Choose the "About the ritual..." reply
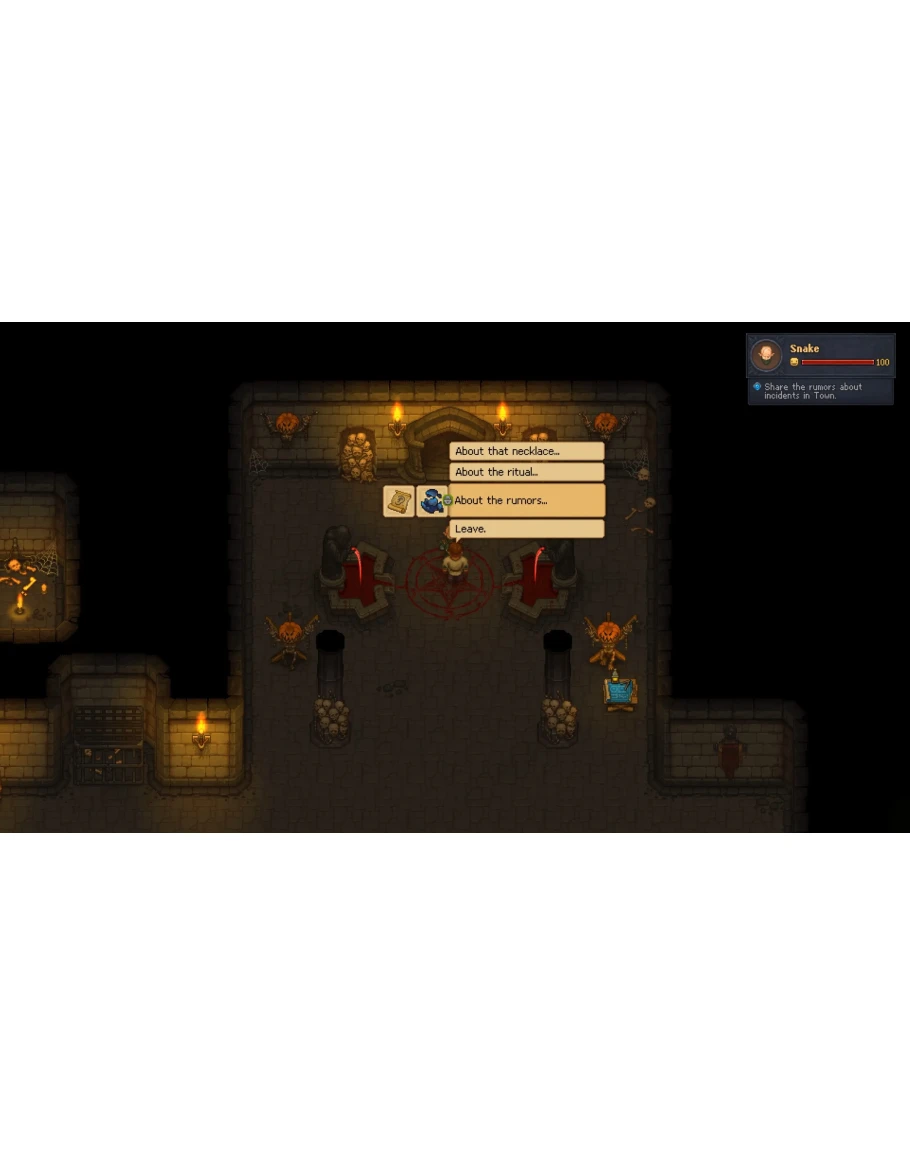 coord(526,472)
